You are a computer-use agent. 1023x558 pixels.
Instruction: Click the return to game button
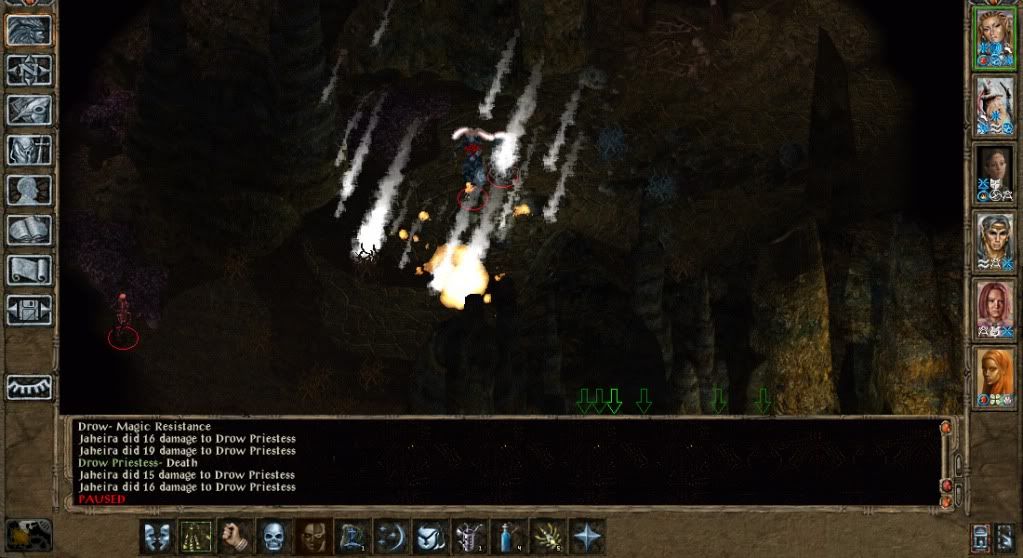click(29, 30)
